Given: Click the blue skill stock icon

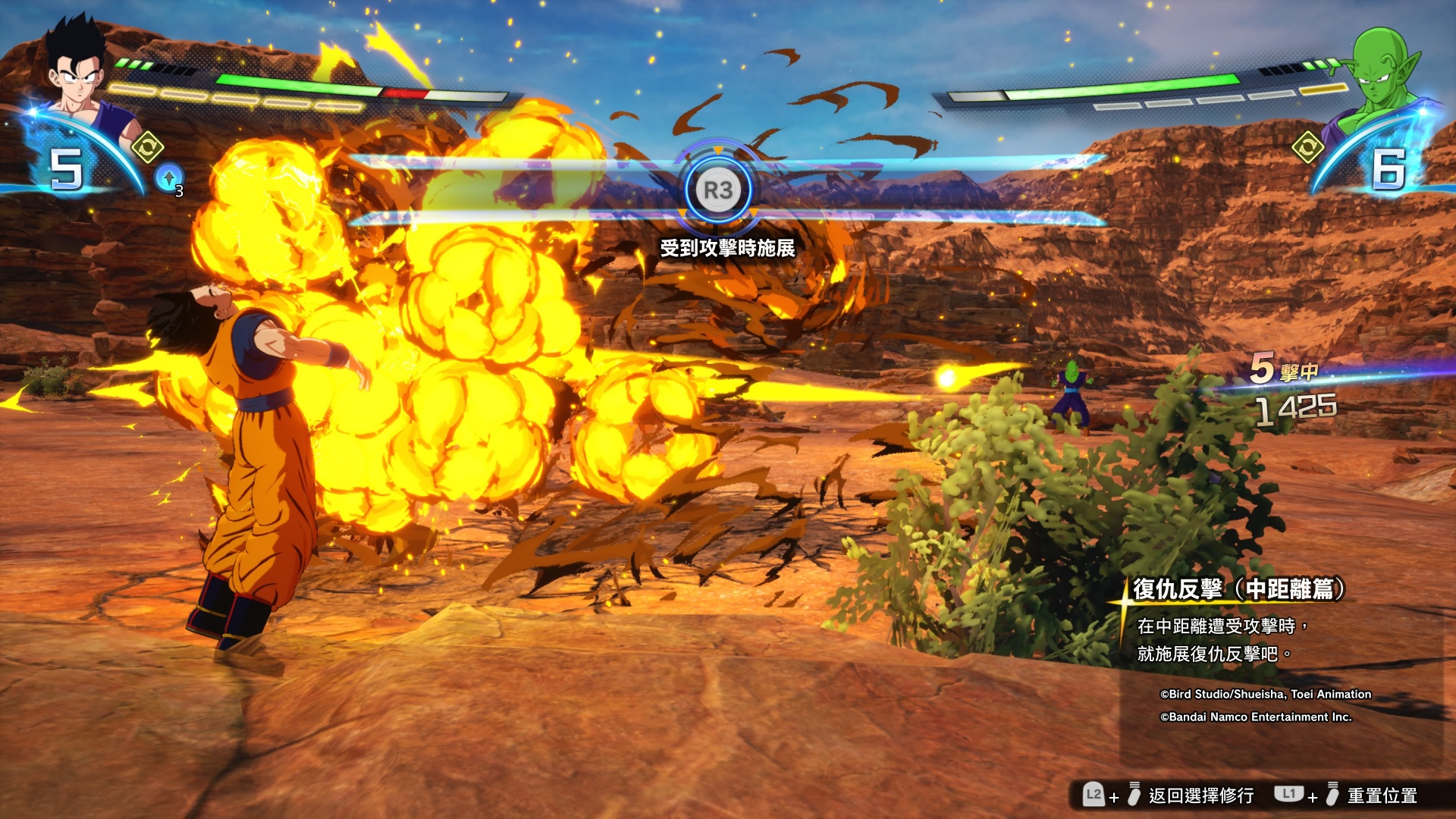Looking at the screenshot, I should click(168, 178).
